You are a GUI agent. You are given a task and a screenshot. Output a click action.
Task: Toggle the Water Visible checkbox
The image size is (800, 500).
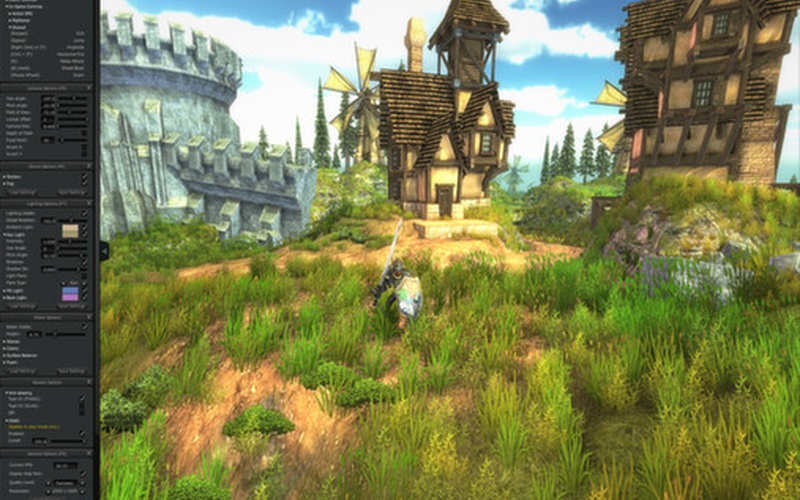coord(85,327)
